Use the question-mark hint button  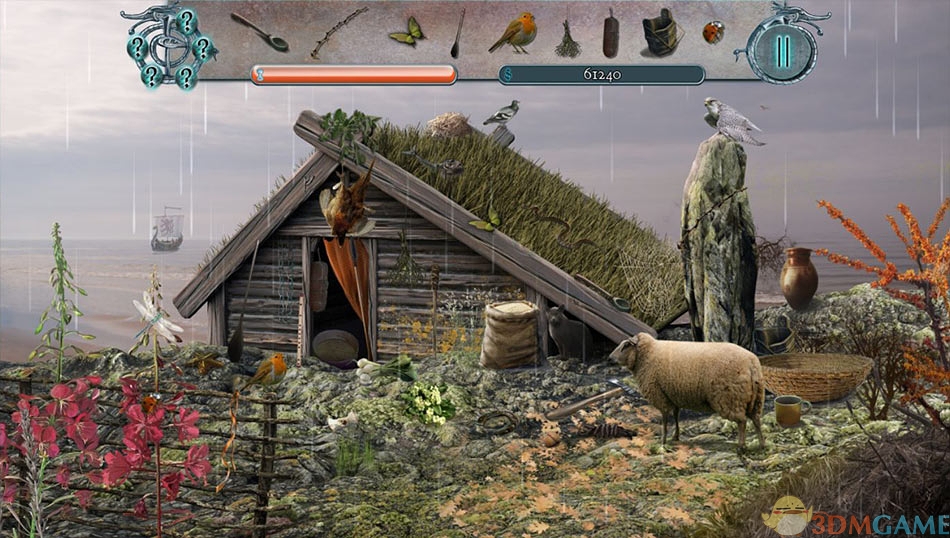click(169, 48)
